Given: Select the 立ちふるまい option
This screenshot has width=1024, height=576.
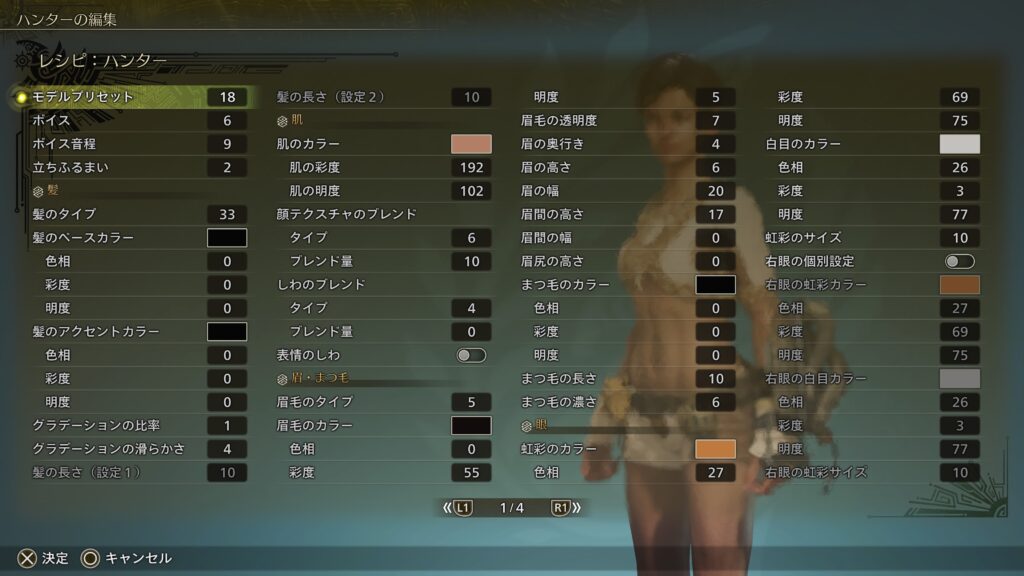Looking at the screenshot, I should 130,167.
